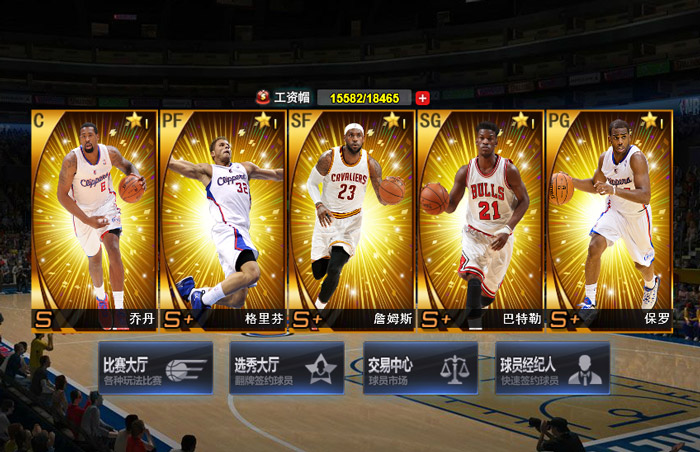
Task: Click the red plus button beside salary cap
Action: coord(422,98)
